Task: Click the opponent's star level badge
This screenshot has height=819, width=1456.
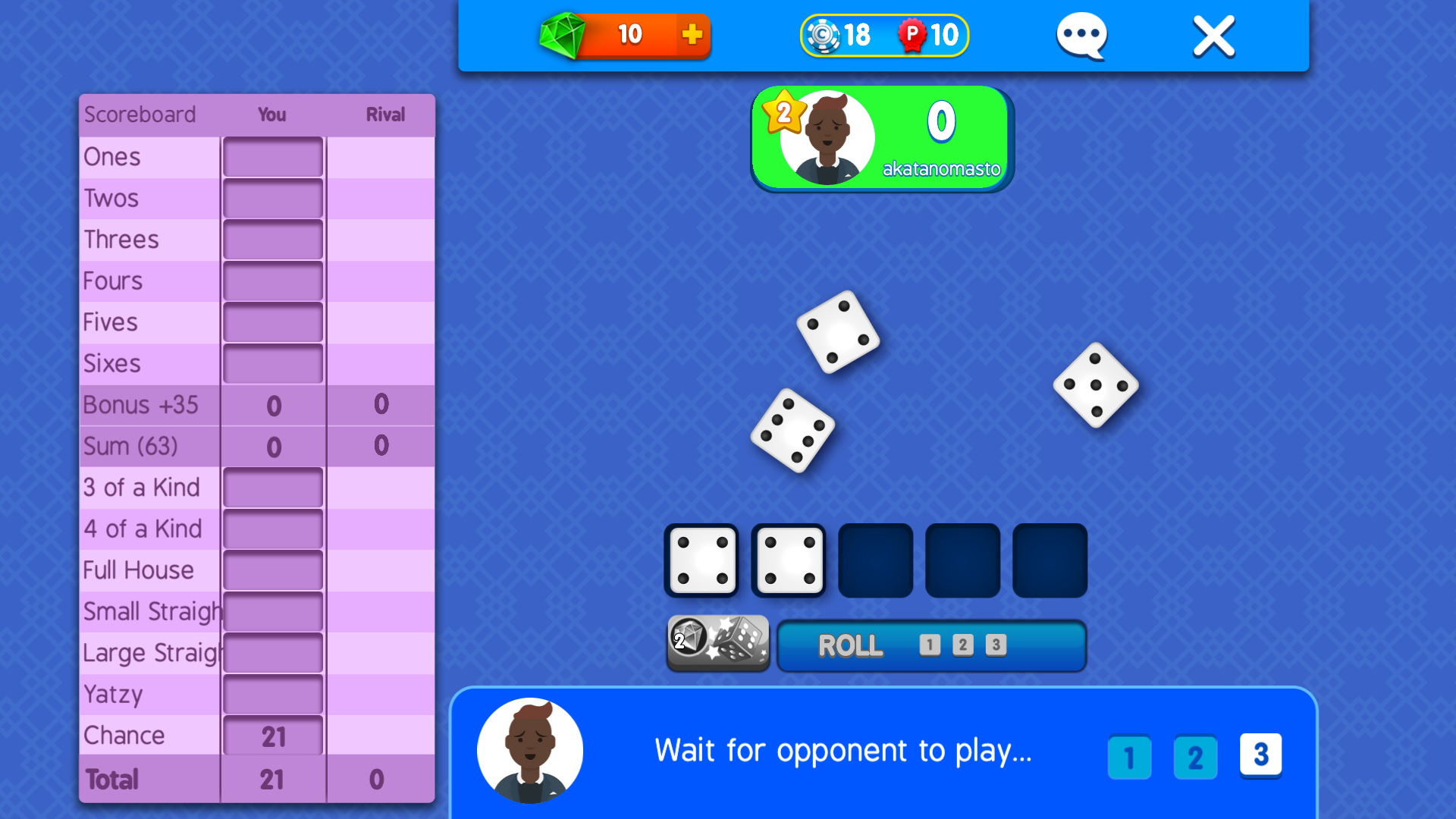Action: [784, 114]
